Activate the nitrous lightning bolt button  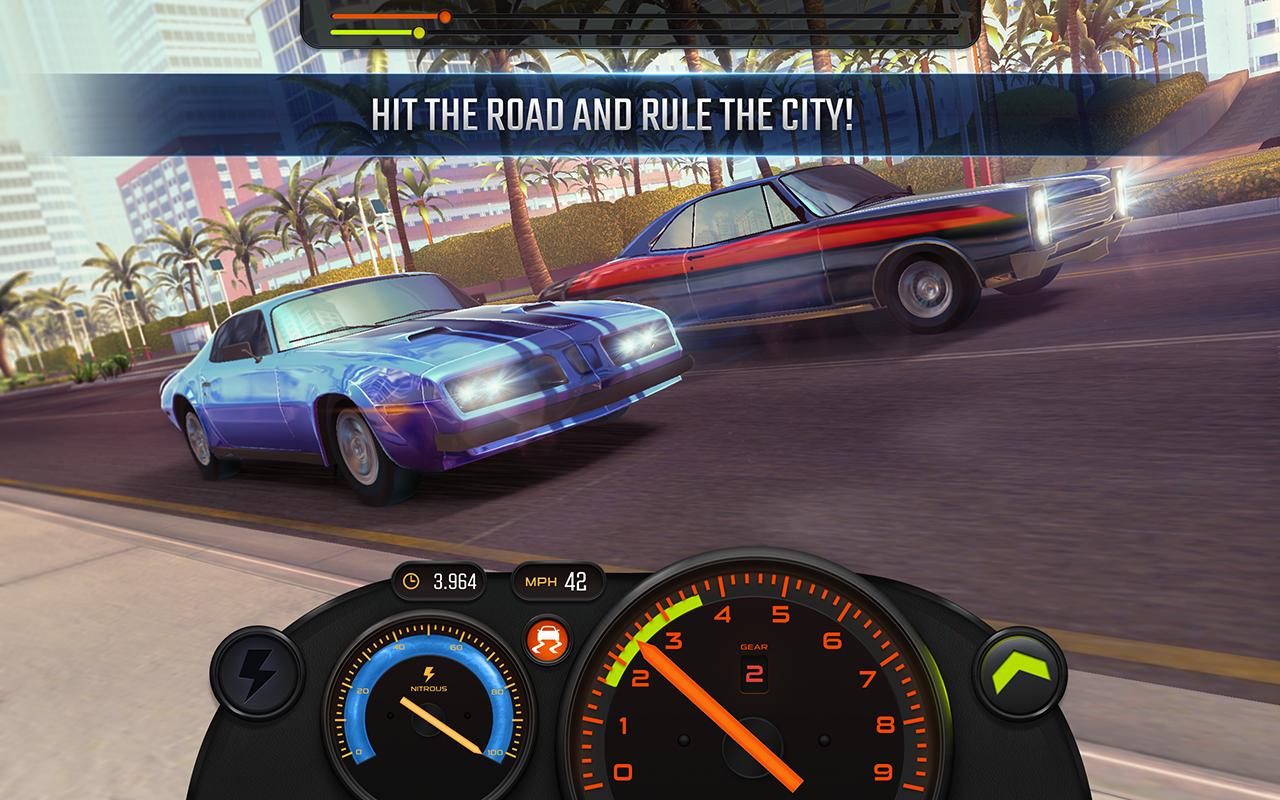coord(257,671)
